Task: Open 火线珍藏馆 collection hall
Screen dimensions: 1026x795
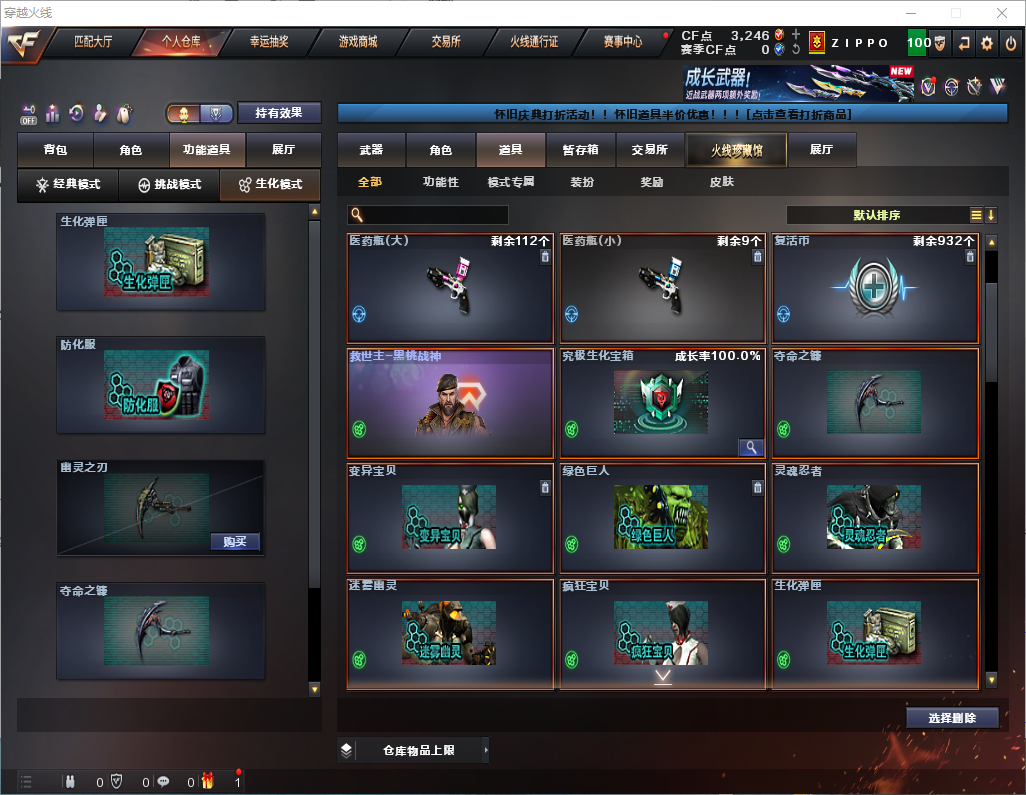Action: [x=736, y=150]
